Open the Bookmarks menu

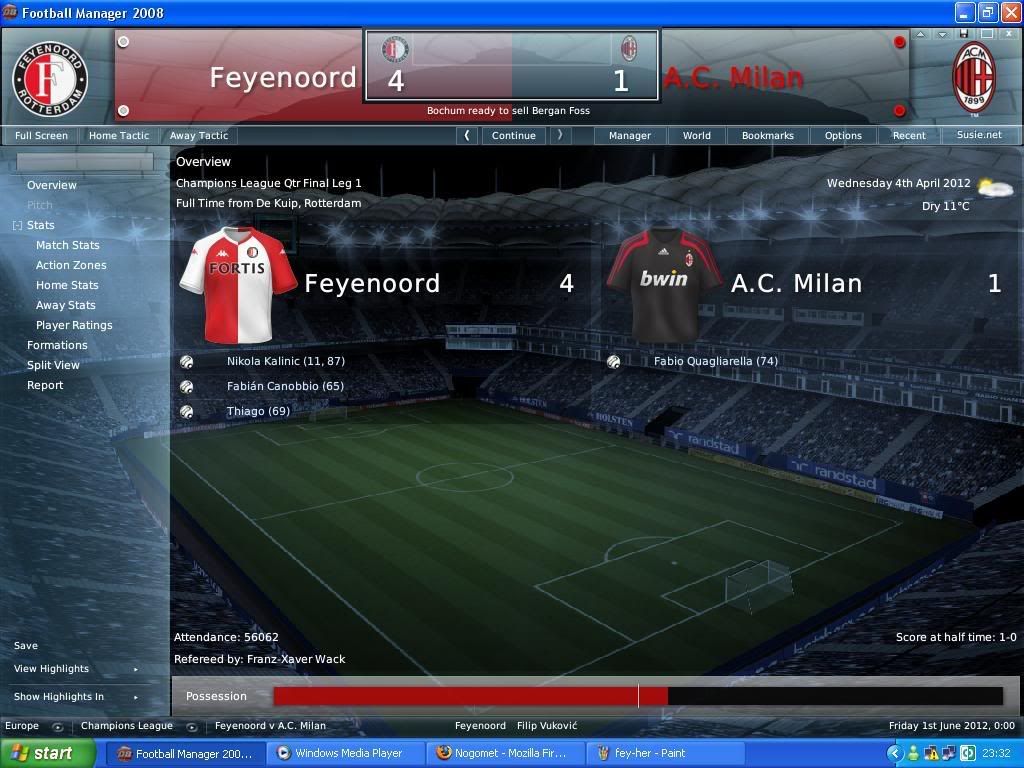click(767, 135)
